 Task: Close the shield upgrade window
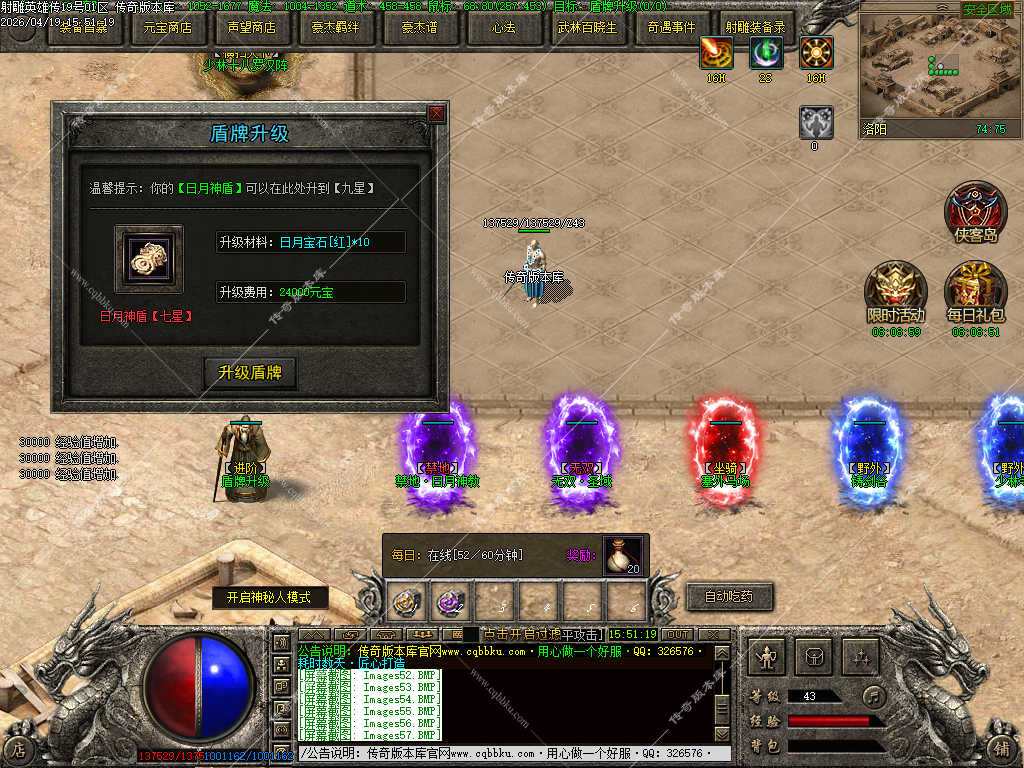436,114
